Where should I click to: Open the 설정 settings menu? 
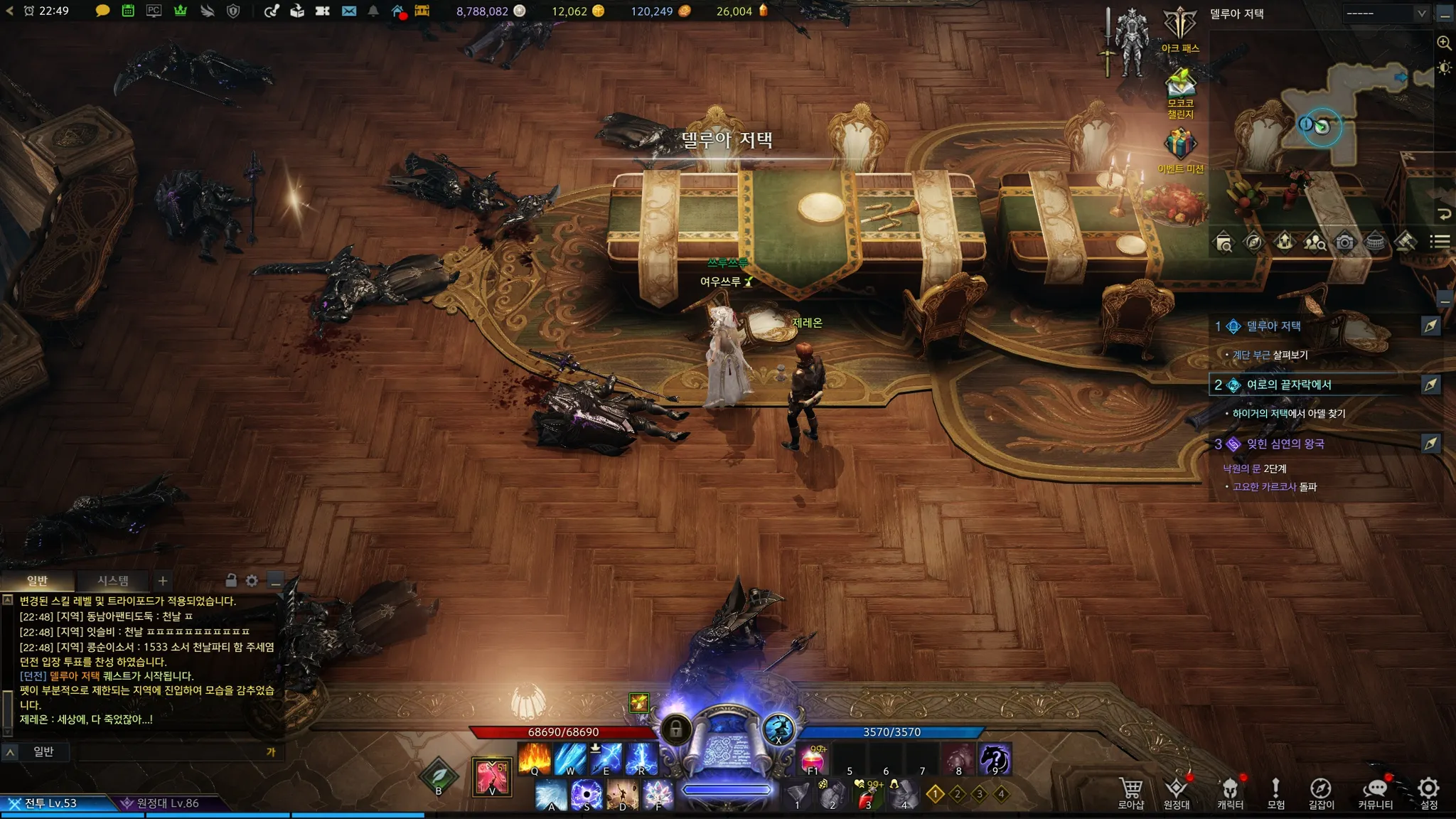(1429, 791)
